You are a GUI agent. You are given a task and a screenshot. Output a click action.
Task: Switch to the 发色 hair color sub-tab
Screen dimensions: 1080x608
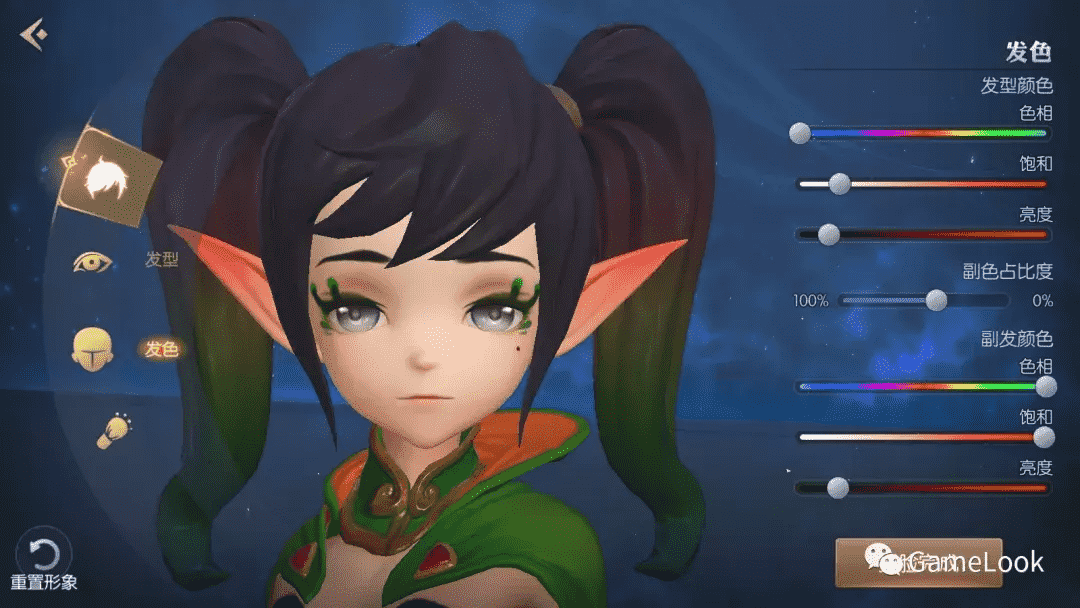161,349
